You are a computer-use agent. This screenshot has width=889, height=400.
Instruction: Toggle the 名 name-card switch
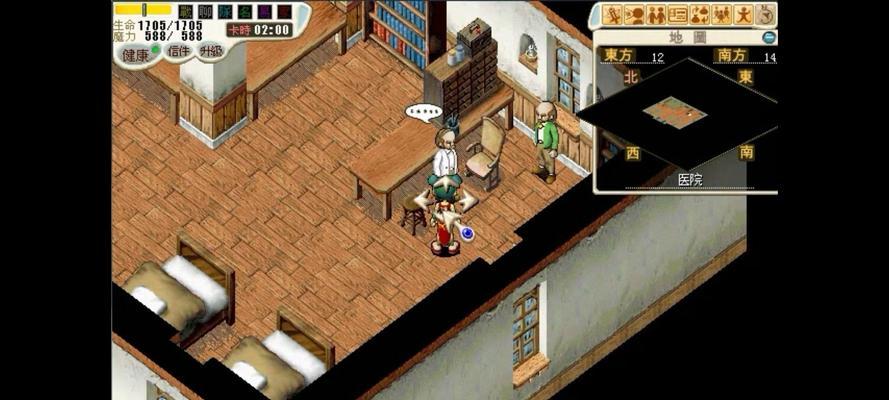[x=245, y=12]
